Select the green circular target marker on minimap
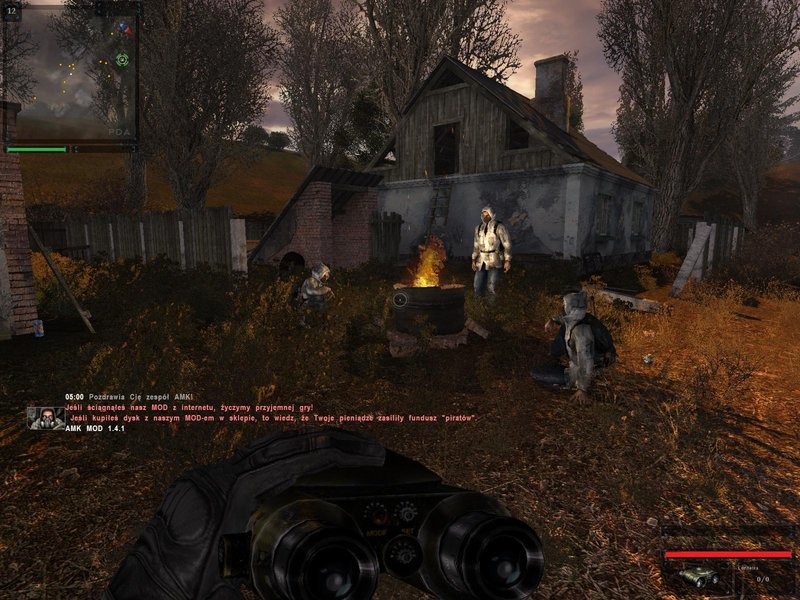 [x=122, y=60]
